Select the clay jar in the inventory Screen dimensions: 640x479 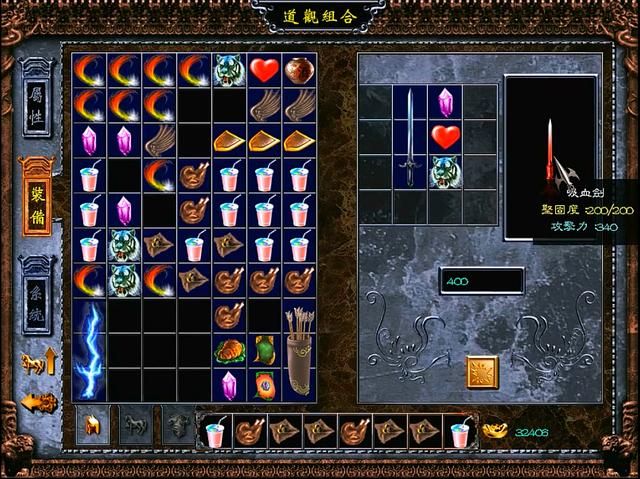(x=299, y=70)
